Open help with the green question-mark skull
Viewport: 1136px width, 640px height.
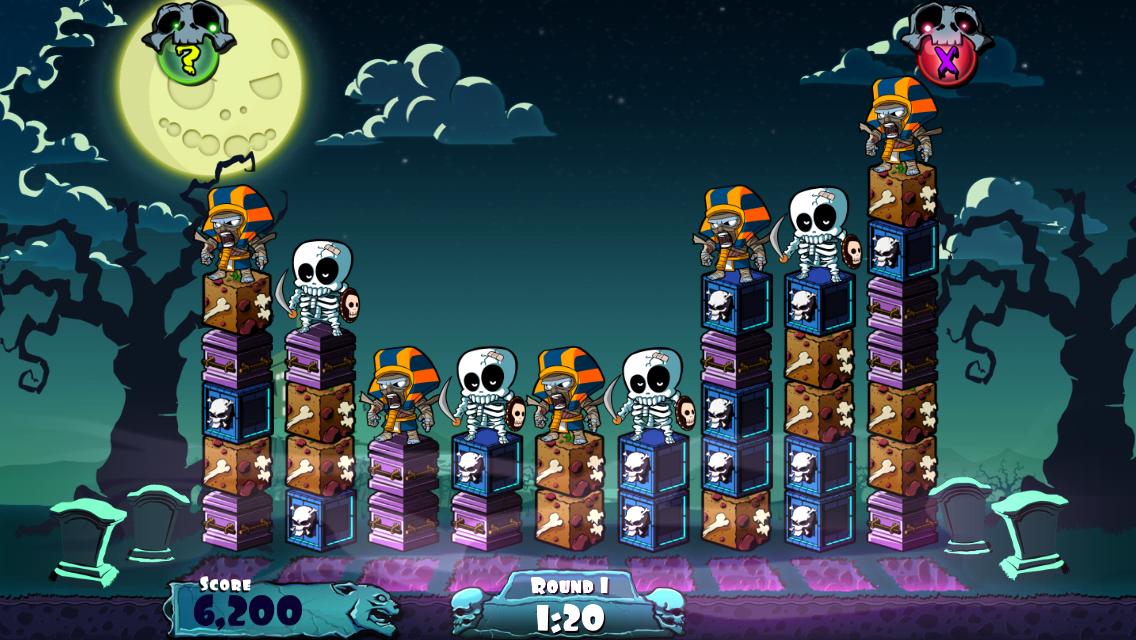coord(187,54)
